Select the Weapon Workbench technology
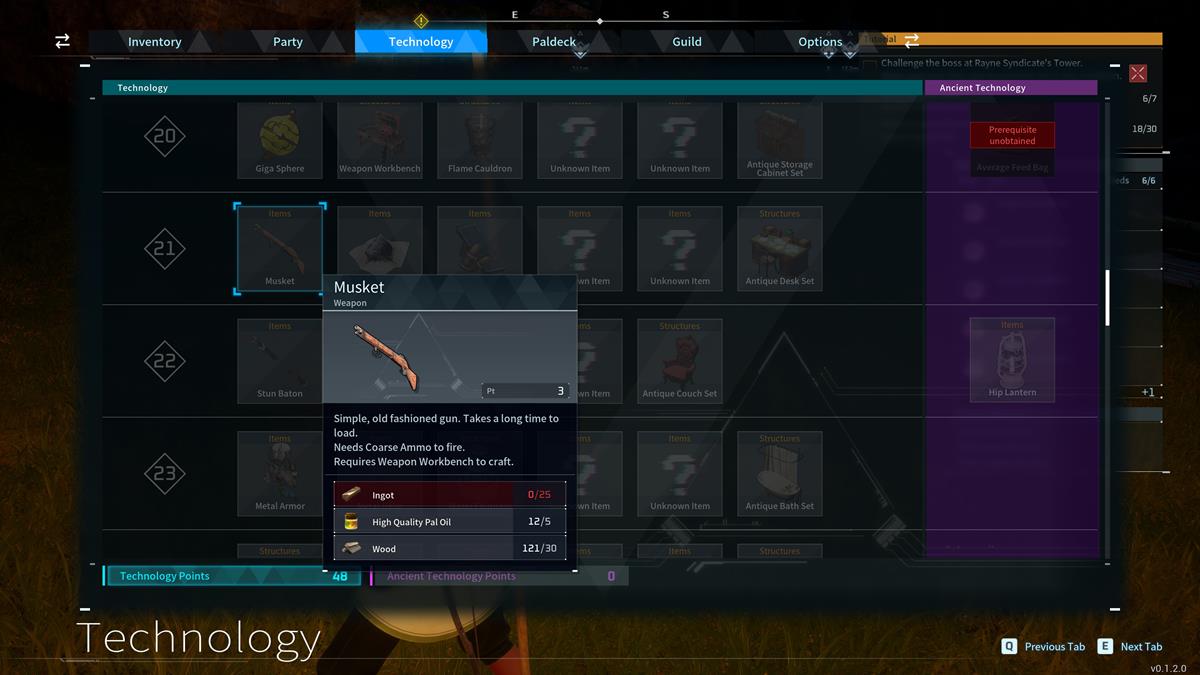Viewport: 1200px width, 675px height. (380, 138)
